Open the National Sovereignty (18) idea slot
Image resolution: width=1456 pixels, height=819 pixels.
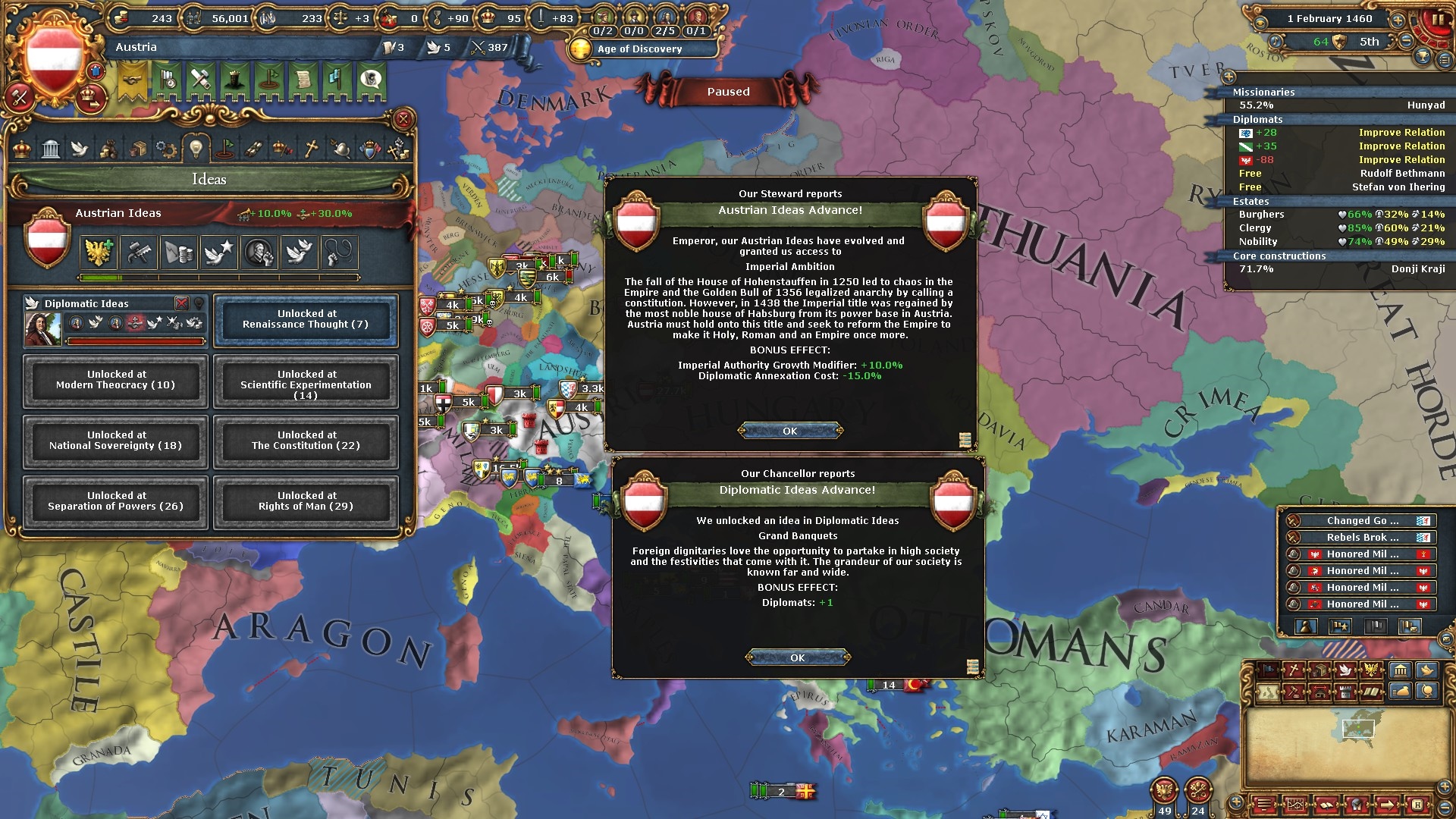click(115, 441)
